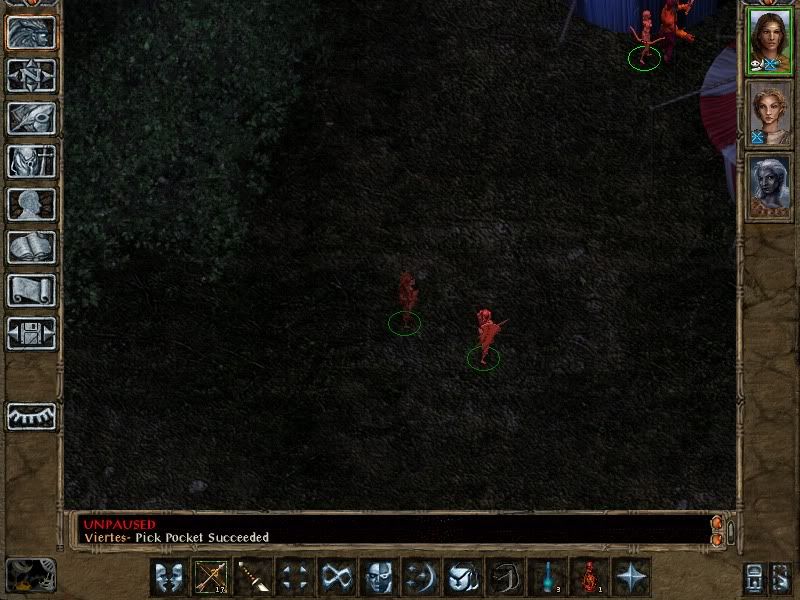Select the white-haired dark elf portrait

coord(769,186)
